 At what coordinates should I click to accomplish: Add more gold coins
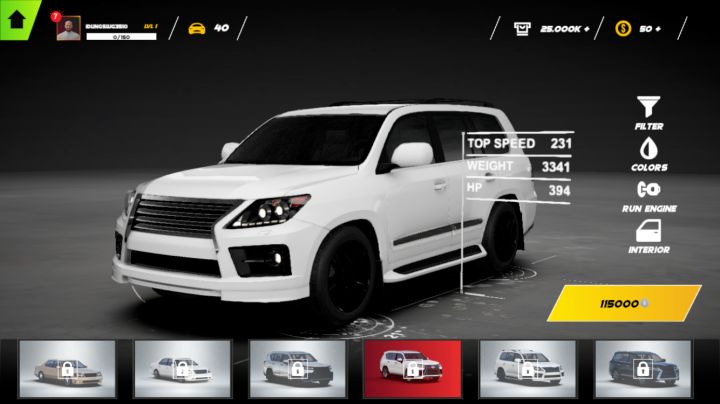pyautogui.click(x=636, y=28)
